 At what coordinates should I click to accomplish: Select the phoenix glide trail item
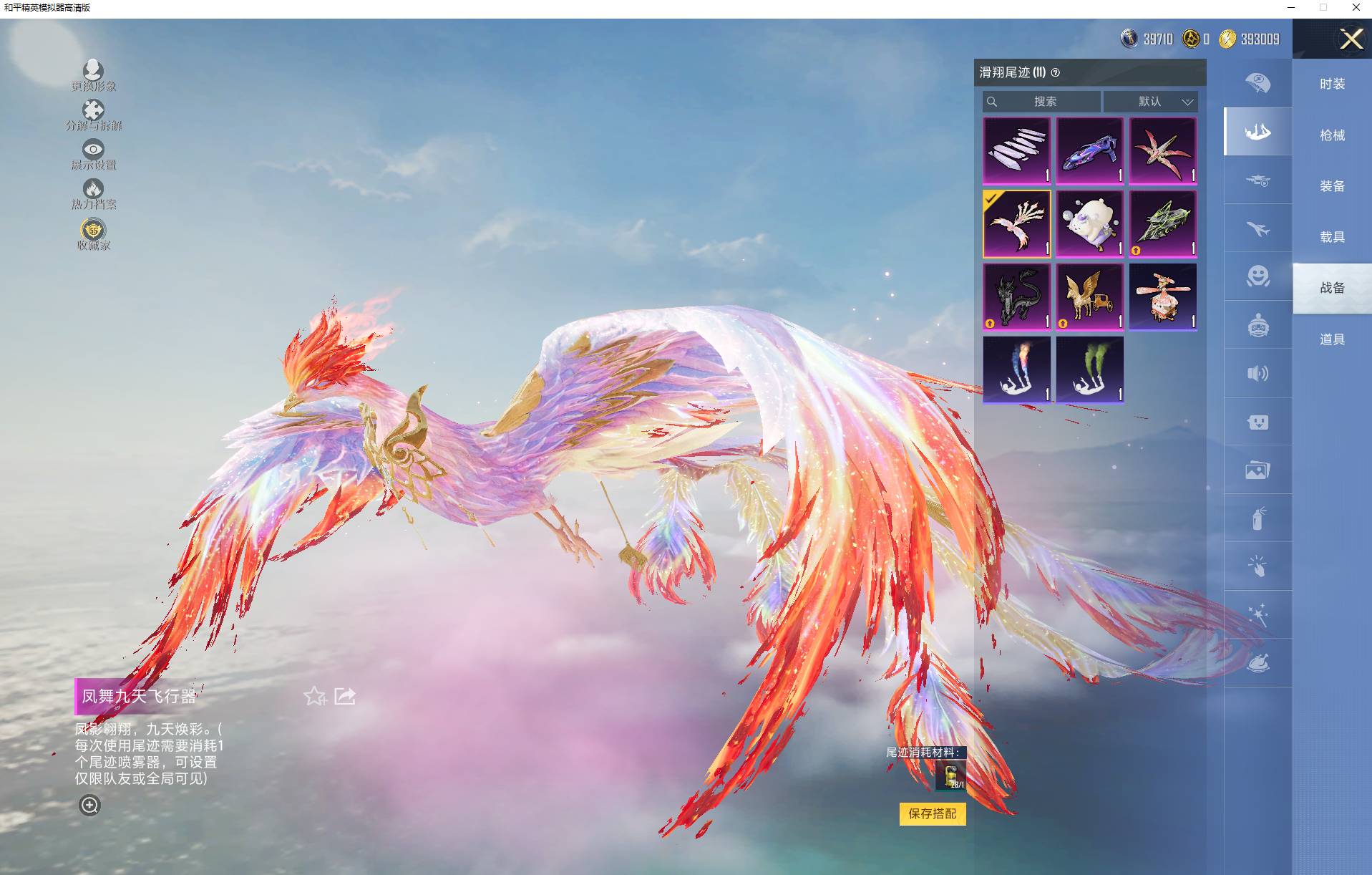point(1016,223)
